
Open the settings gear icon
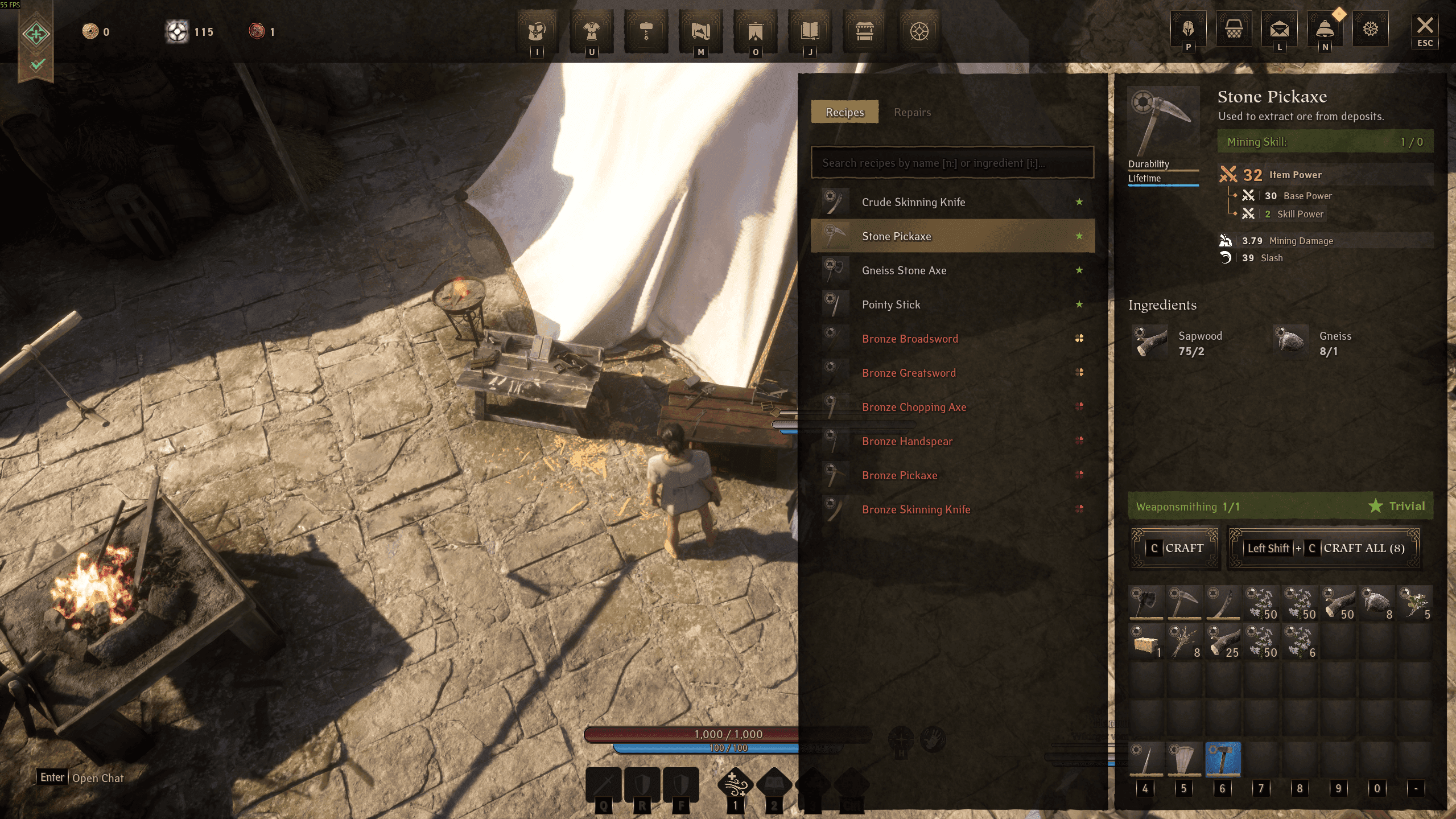[1370, 28]
